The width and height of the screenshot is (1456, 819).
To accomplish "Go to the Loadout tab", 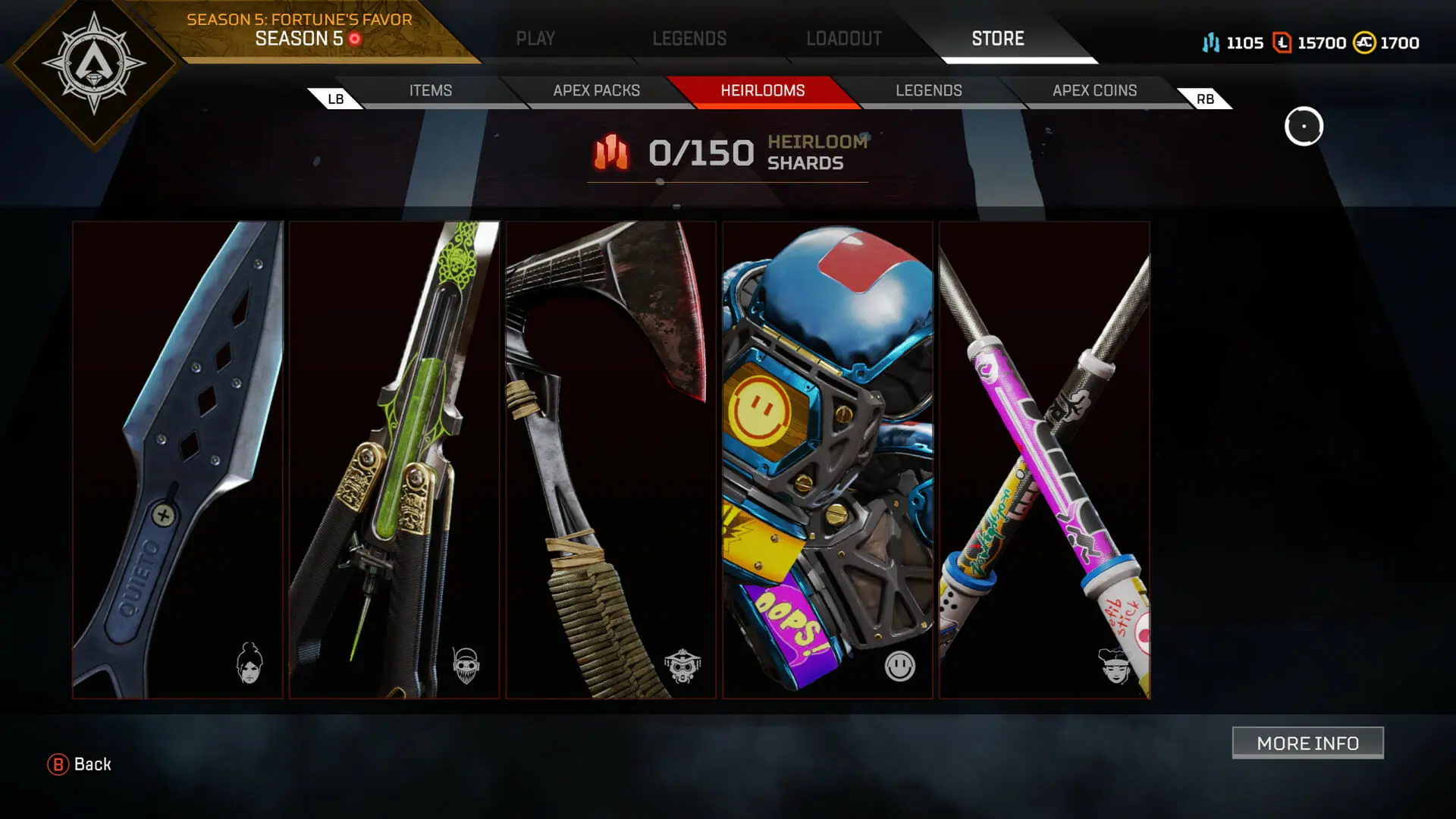I will point(844,39).
